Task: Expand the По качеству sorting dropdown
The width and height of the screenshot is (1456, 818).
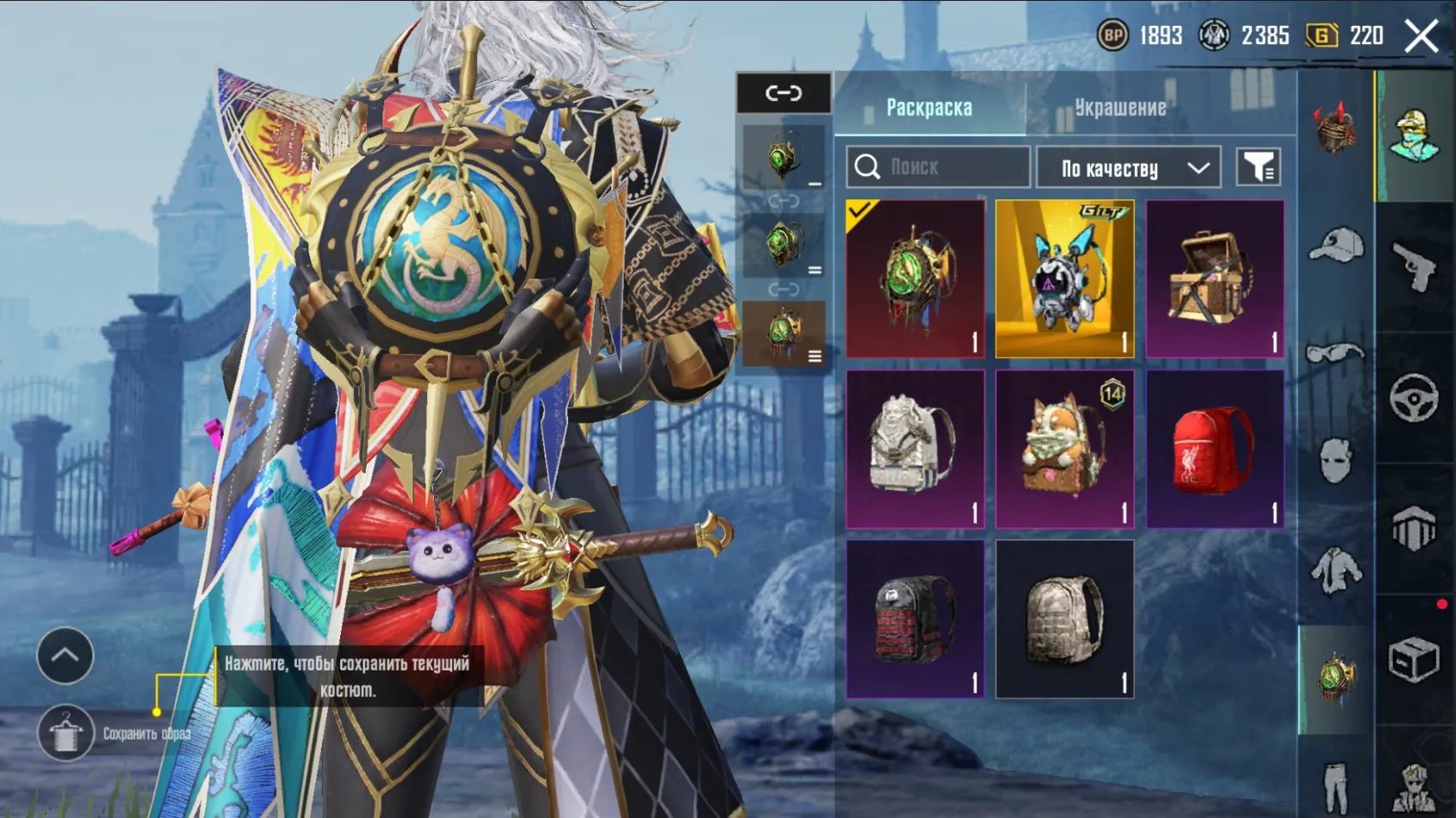Action: pyautogui.click(x=1128, y=167)
